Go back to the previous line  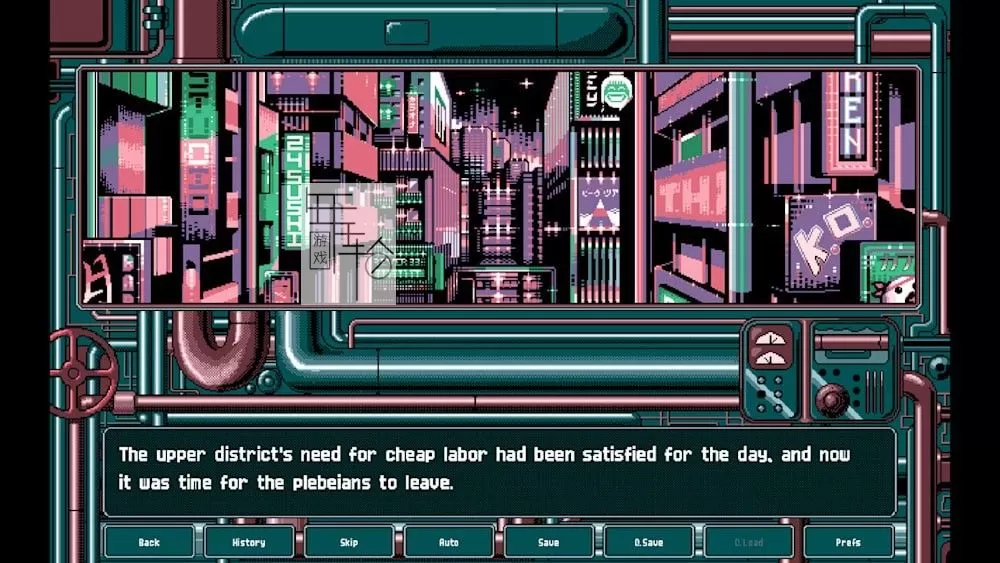[149, 542]
